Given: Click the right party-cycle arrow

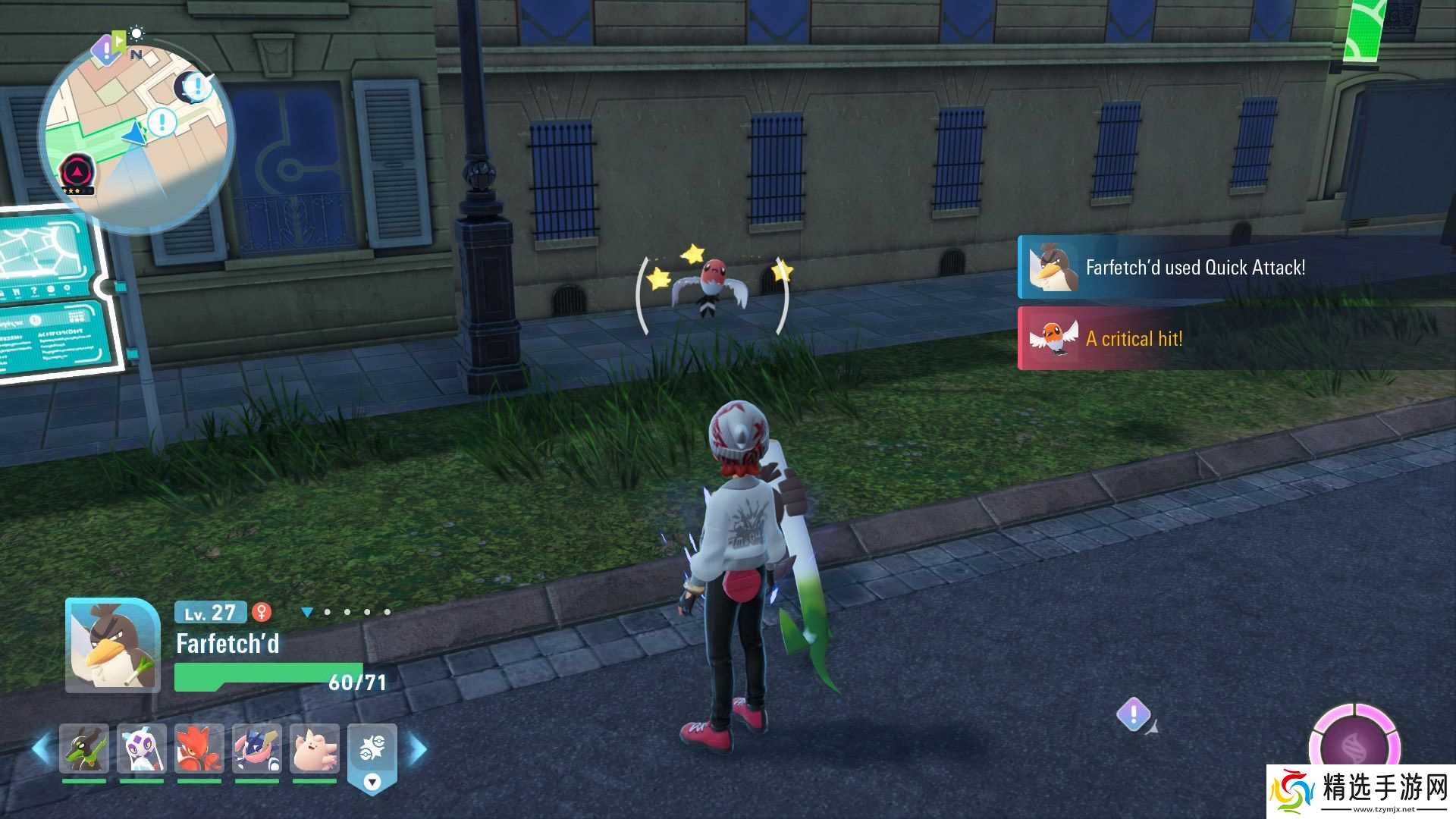Looking at the screenshot, I should click(x=418, y=748).
